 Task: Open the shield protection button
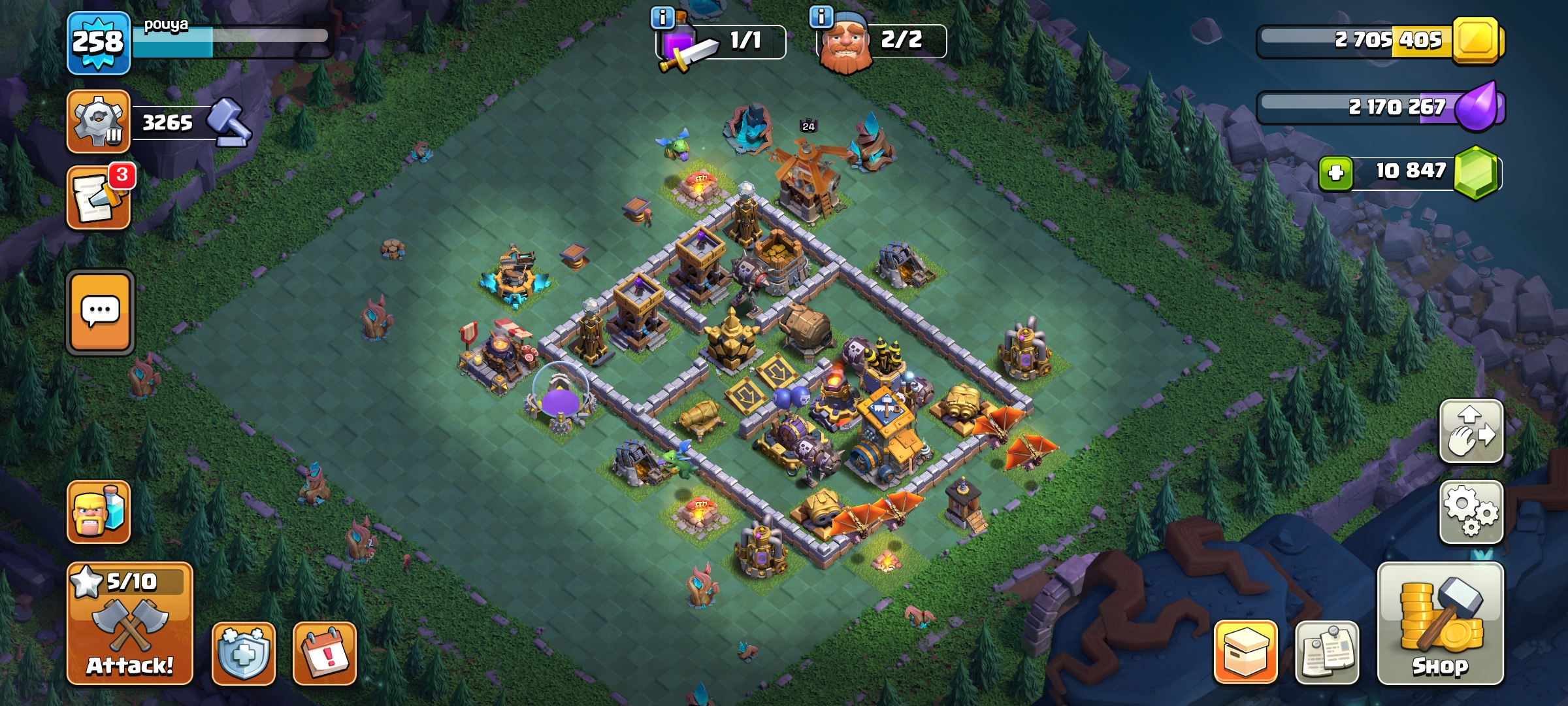coord(243,653)
